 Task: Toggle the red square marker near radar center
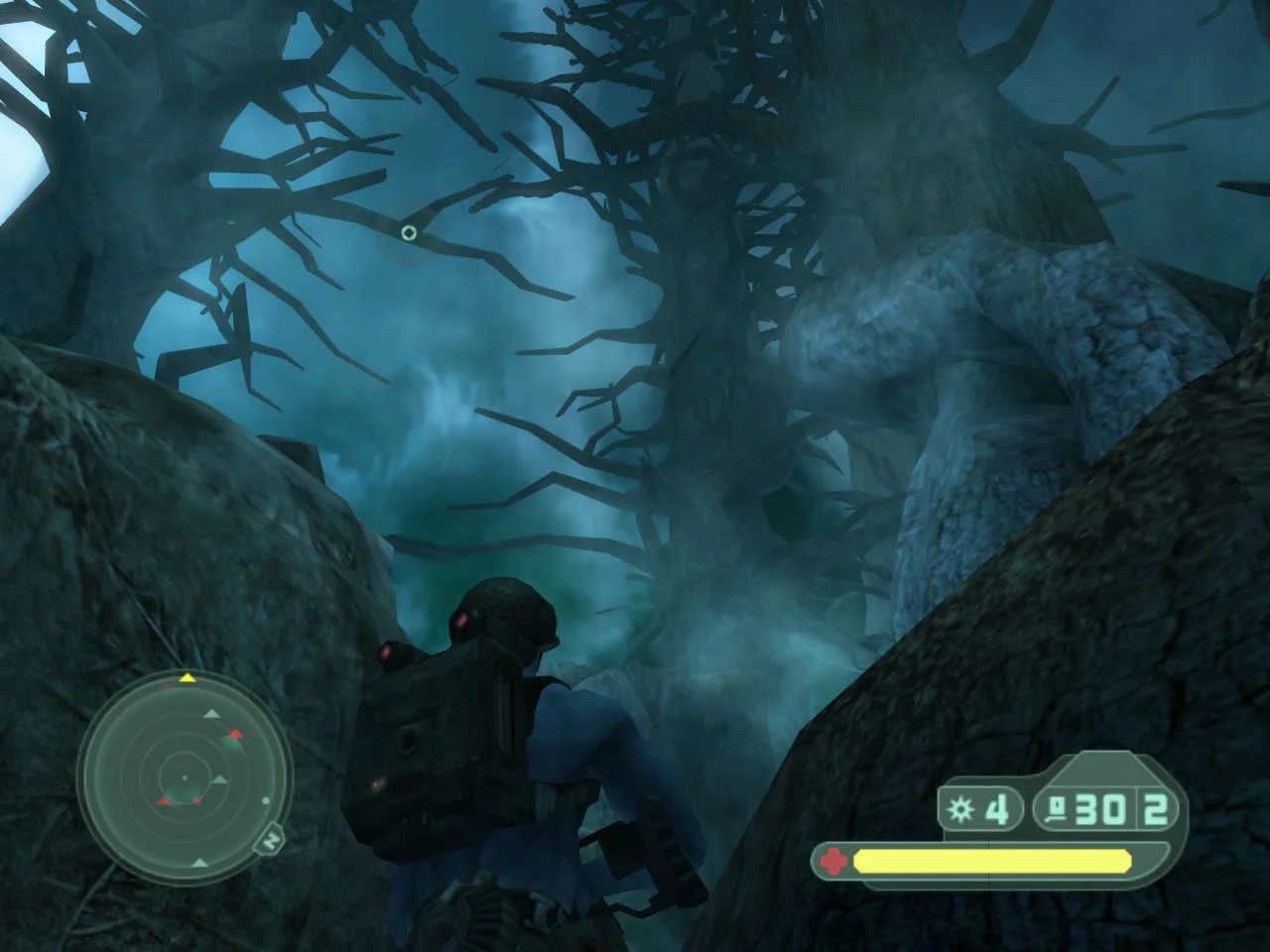[196, 800]
